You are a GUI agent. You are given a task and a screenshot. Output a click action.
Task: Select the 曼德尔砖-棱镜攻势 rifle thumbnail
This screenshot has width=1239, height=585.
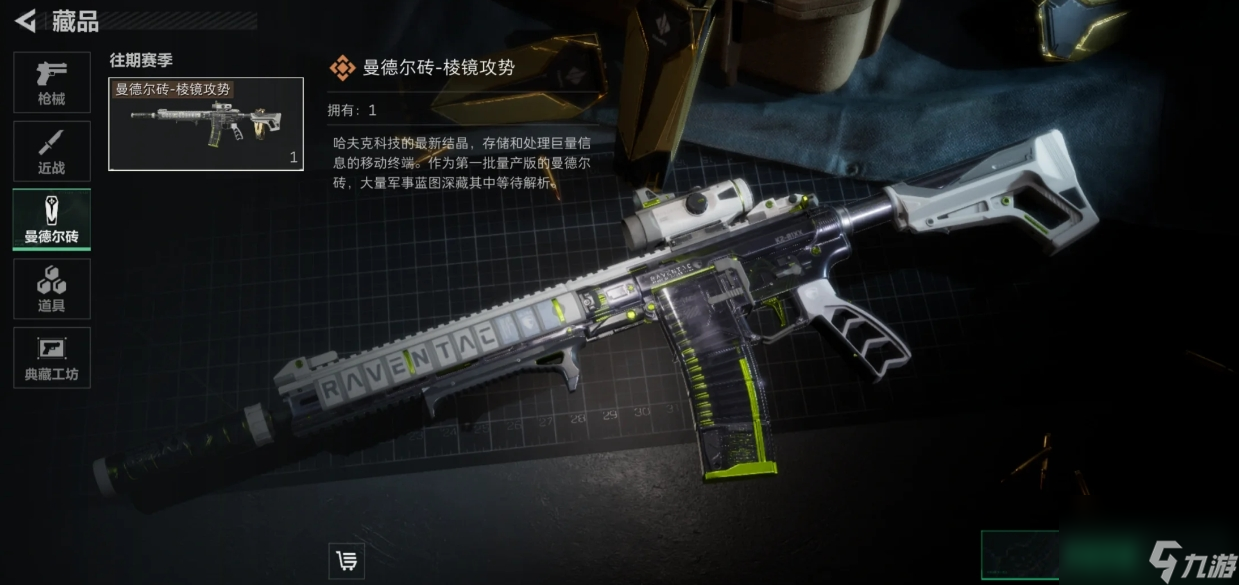tap(205, 124)
